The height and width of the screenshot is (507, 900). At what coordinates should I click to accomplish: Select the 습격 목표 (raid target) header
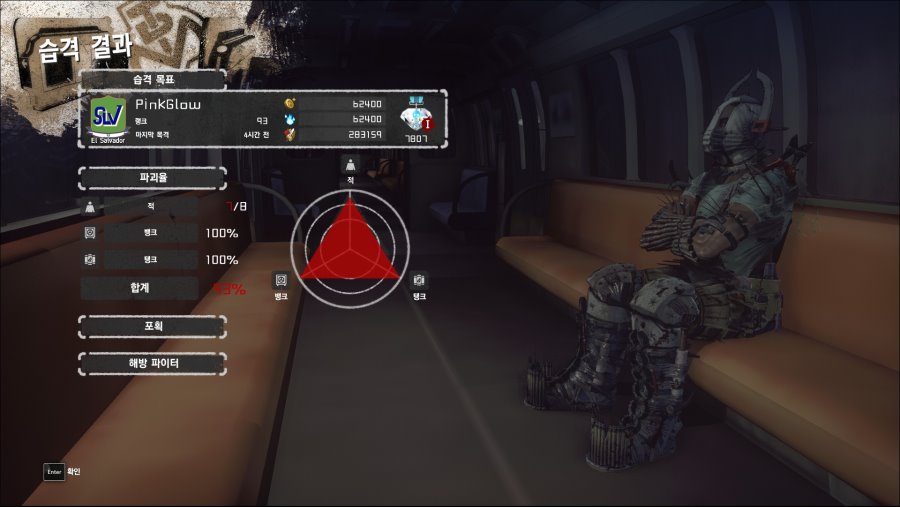(x=152, y=79)
